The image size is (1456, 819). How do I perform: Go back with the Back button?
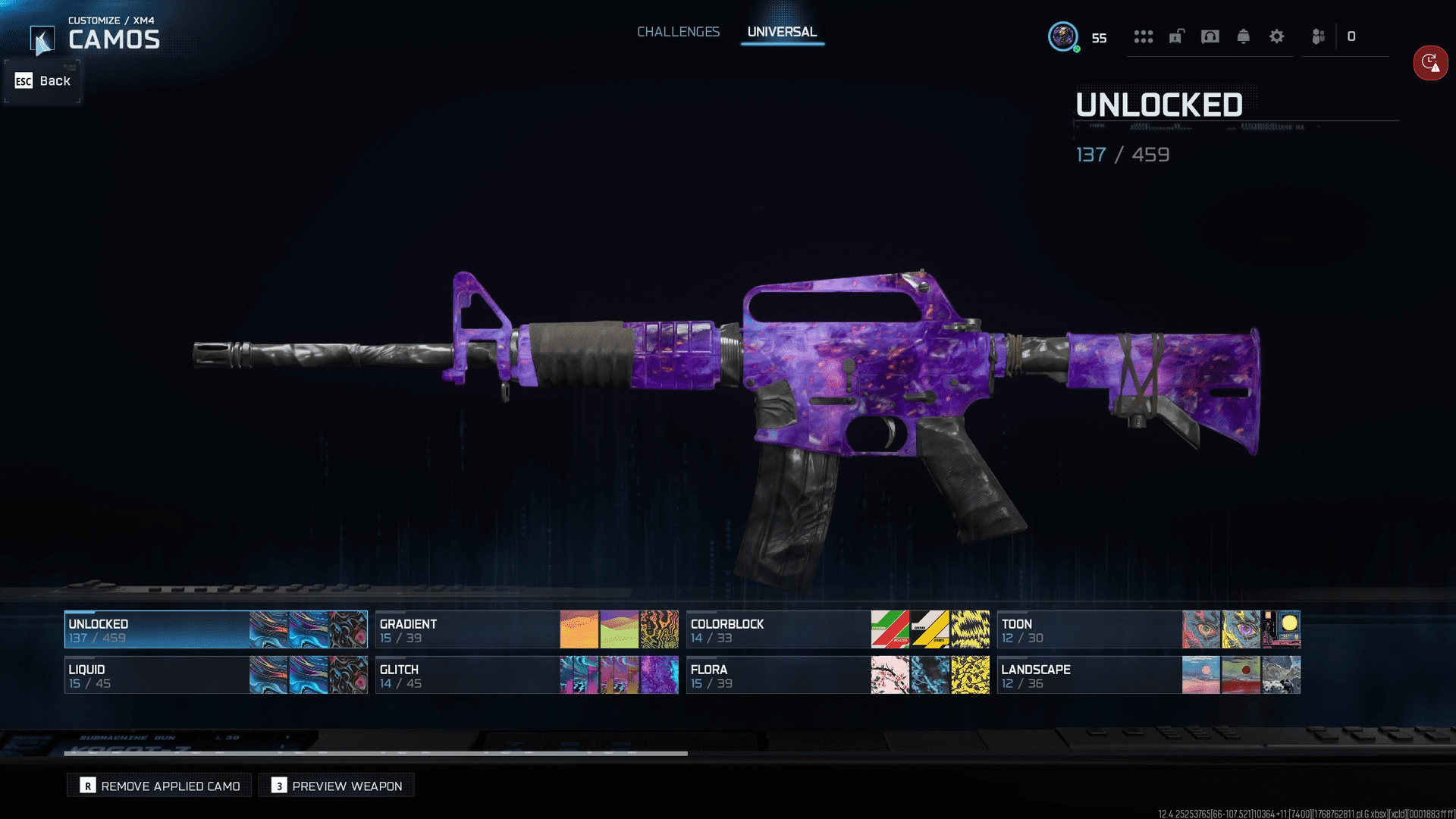(43, 81)
